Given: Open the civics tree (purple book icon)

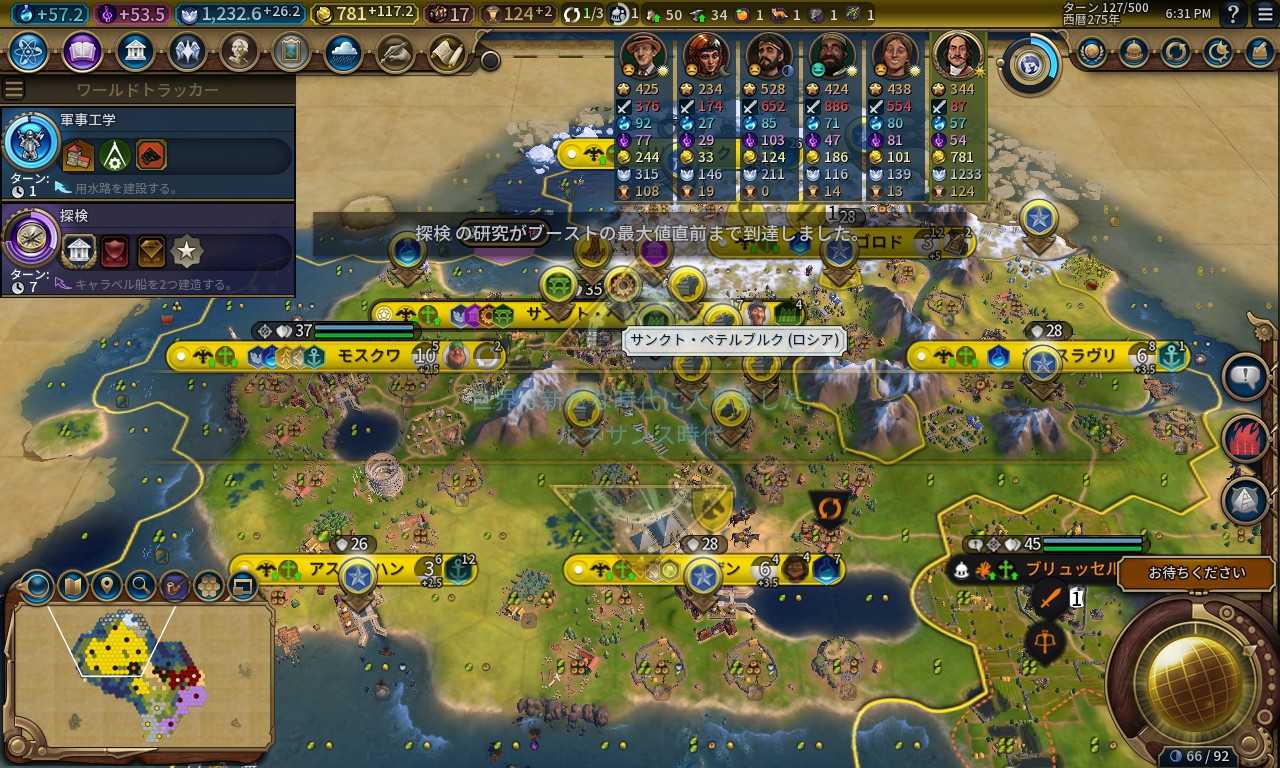Looking at the screenshot, I should click(x=82, y=51).
